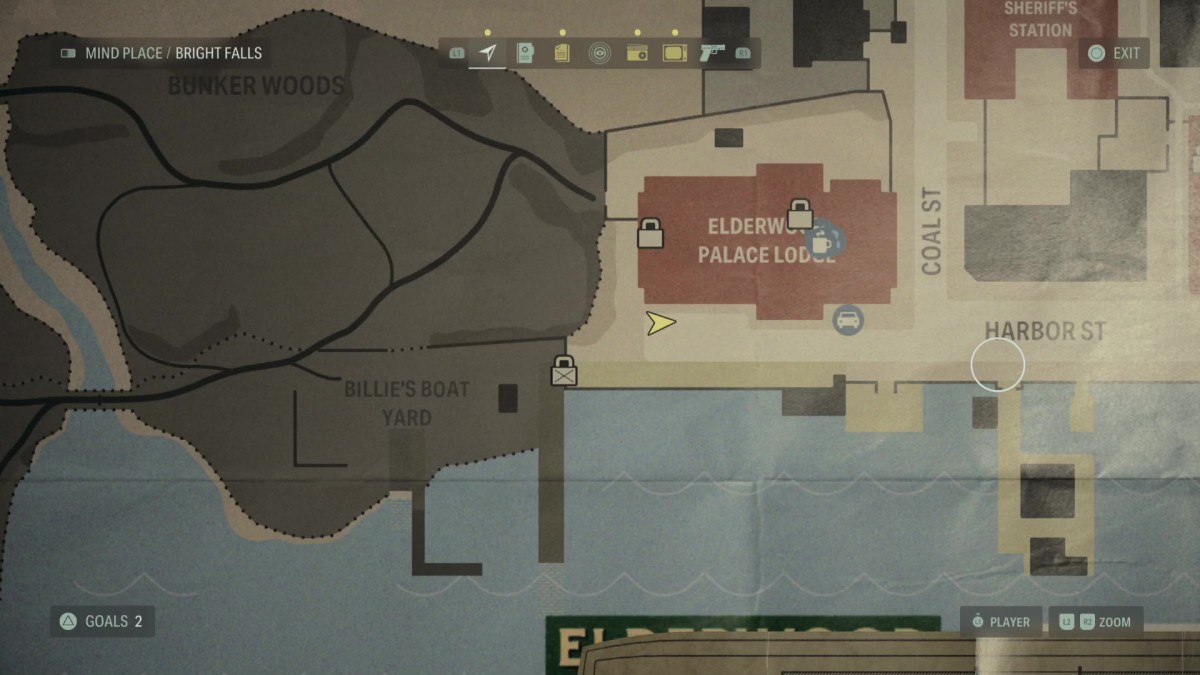Image resolution: width=1200 pixels, height=675 pixels.
Task: Open the case file folder tab
Action: click(525, 53)
